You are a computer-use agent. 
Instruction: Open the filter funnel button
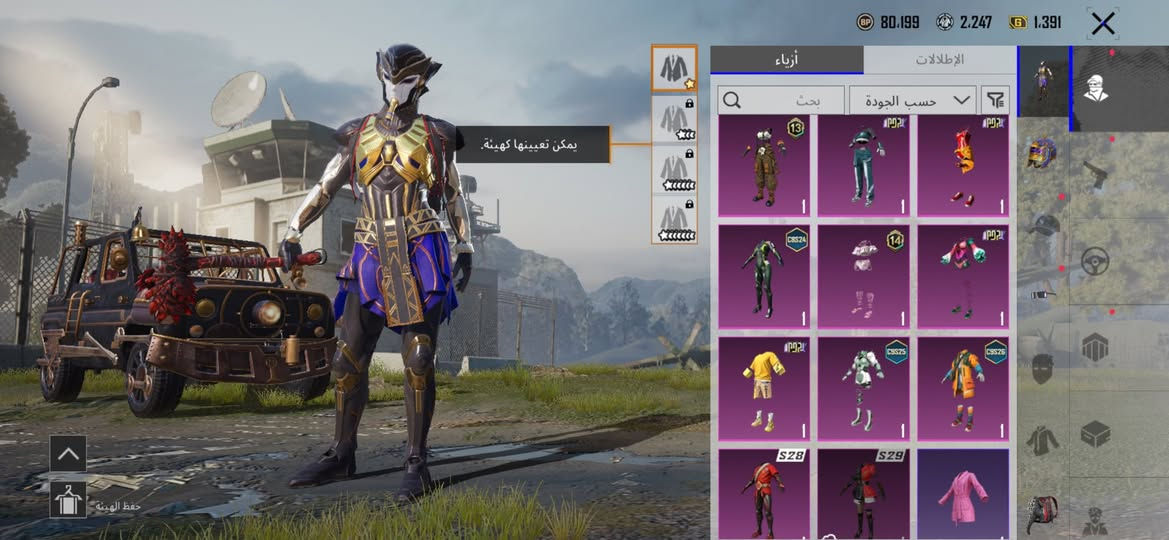(995, 100)
